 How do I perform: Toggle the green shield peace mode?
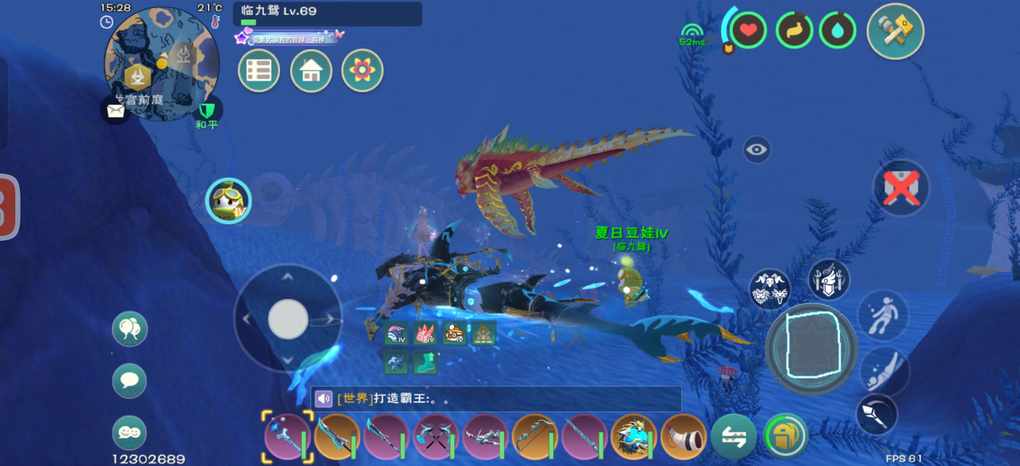(x=207, y=111)
